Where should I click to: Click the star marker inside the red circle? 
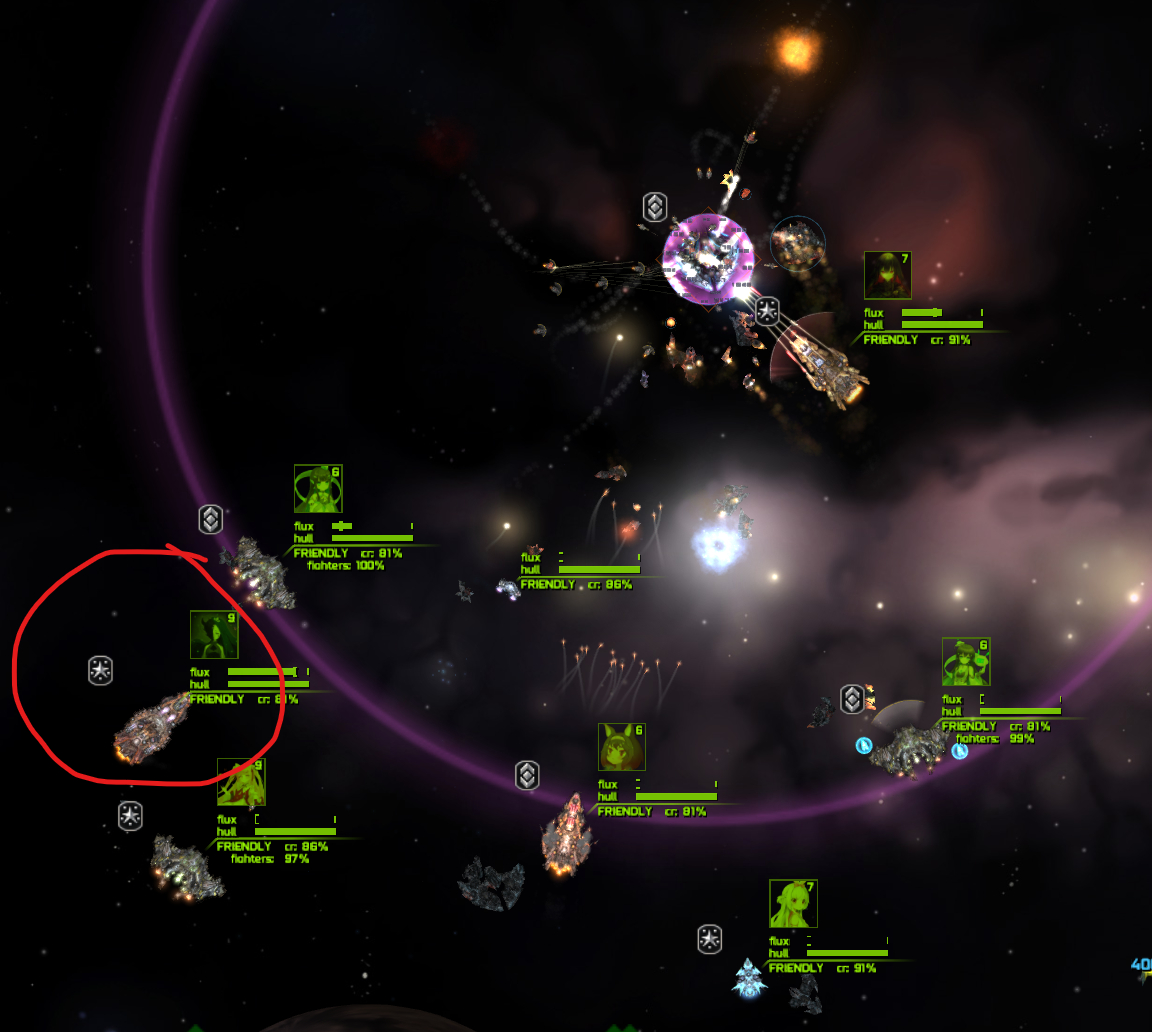100,670
